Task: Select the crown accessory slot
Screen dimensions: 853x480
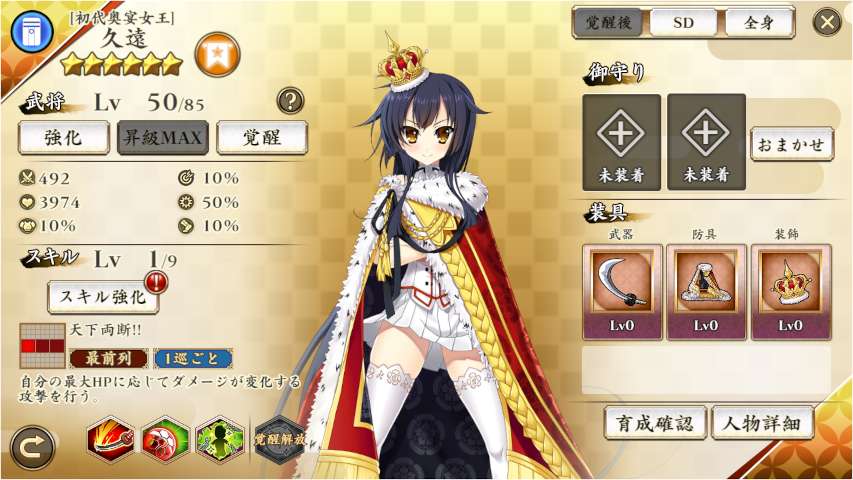Action: click(790, 291)
